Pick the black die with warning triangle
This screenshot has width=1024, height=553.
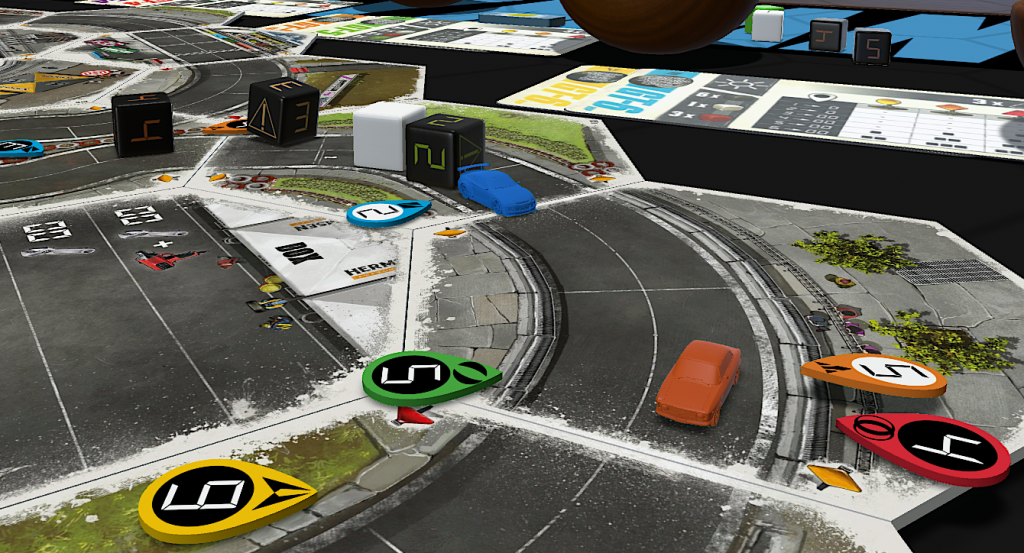point(283,112)
